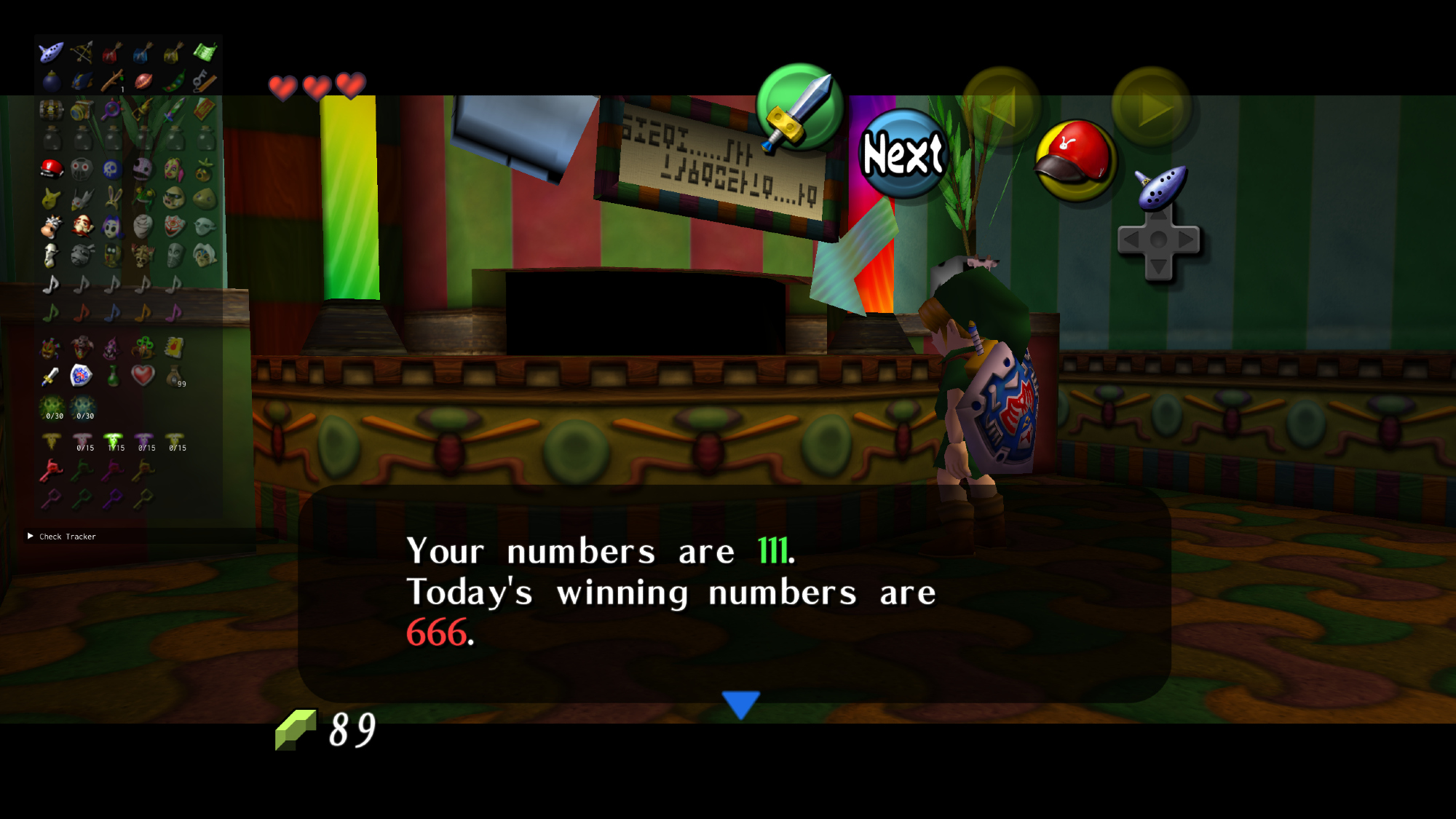This screenshot has height=819, width=1456.
Task: Select the wallet icon showing 99
Action: click(175, 376)
